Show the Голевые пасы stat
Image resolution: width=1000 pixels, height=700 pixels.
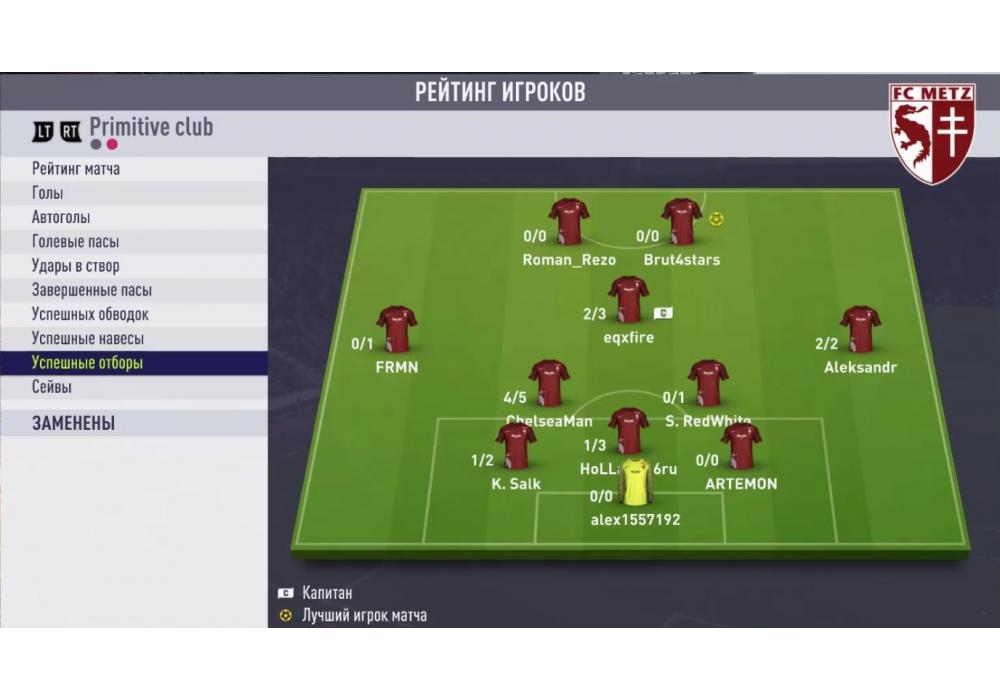75,242
